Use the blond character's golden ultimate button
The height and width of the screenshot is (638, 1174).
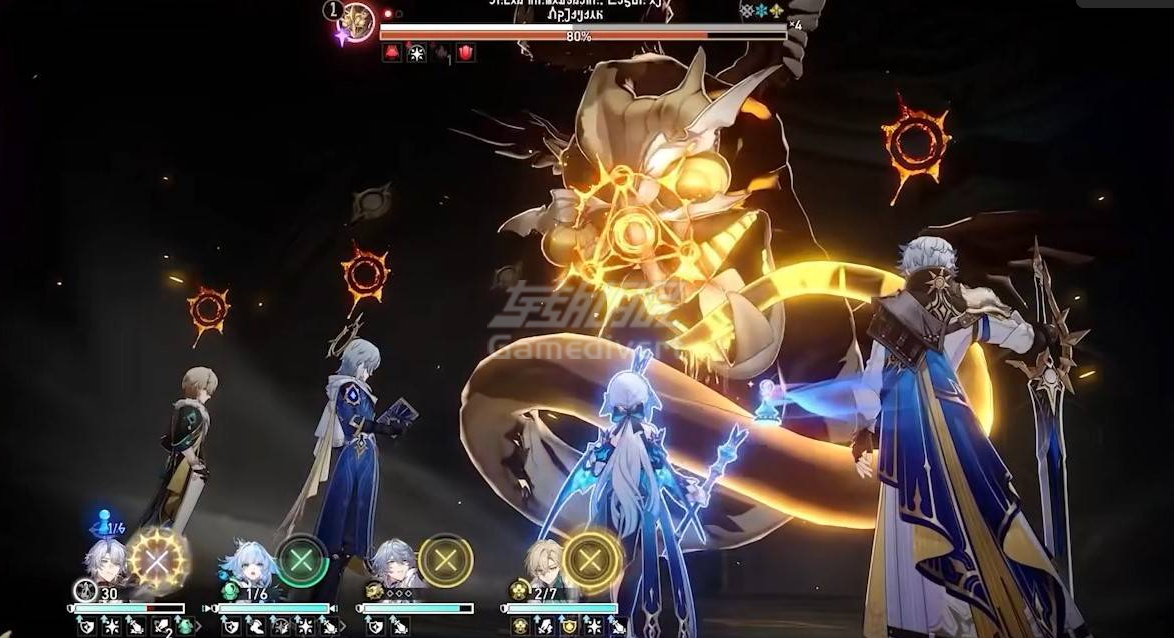[x=591, y=560]
